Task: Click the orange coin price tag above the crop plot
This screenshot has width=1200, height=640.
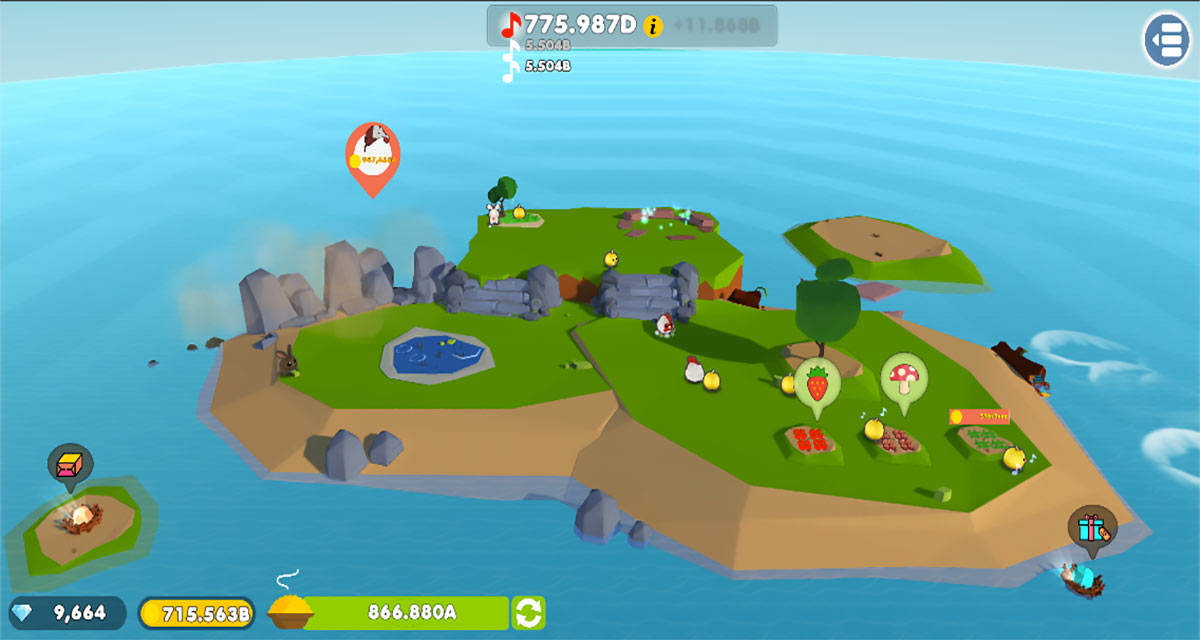Action: [979, 416]
